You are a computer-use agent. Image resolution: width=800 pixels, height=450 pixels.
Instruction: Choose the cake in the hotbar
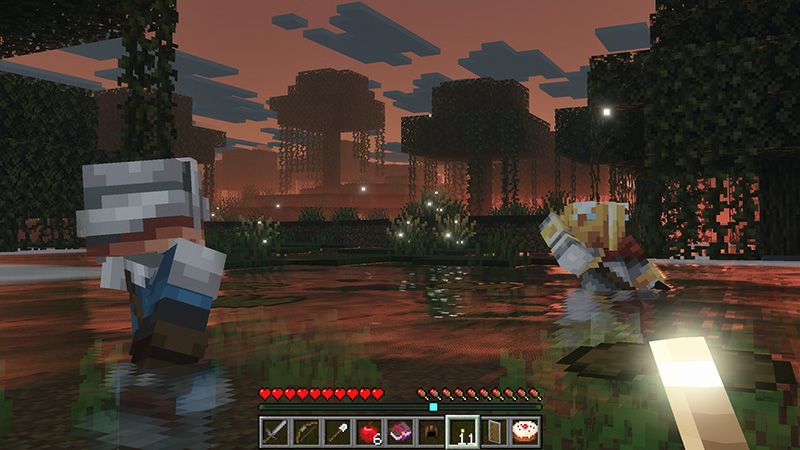click(524, 431)
